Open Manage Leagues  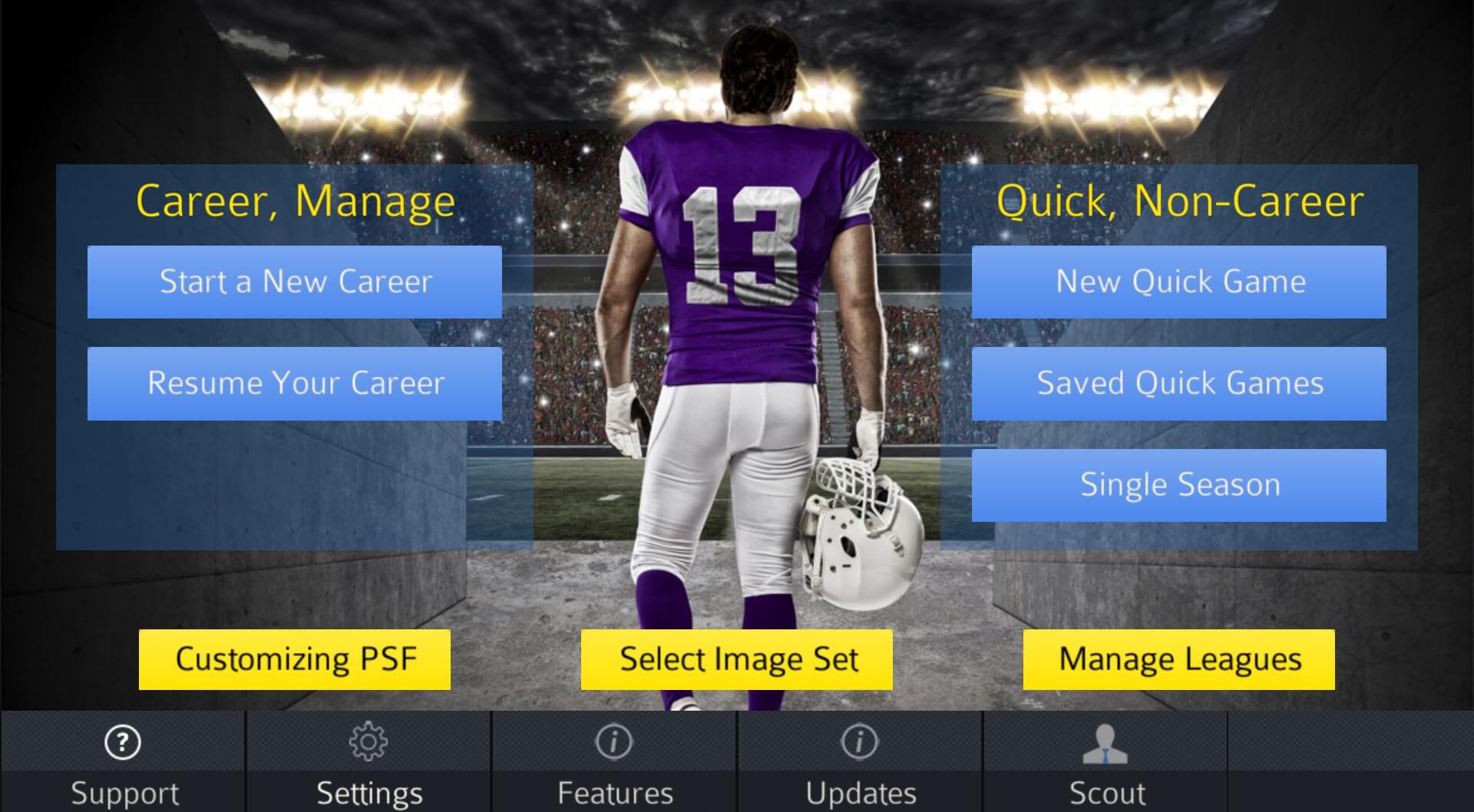tap(1178, 659)
